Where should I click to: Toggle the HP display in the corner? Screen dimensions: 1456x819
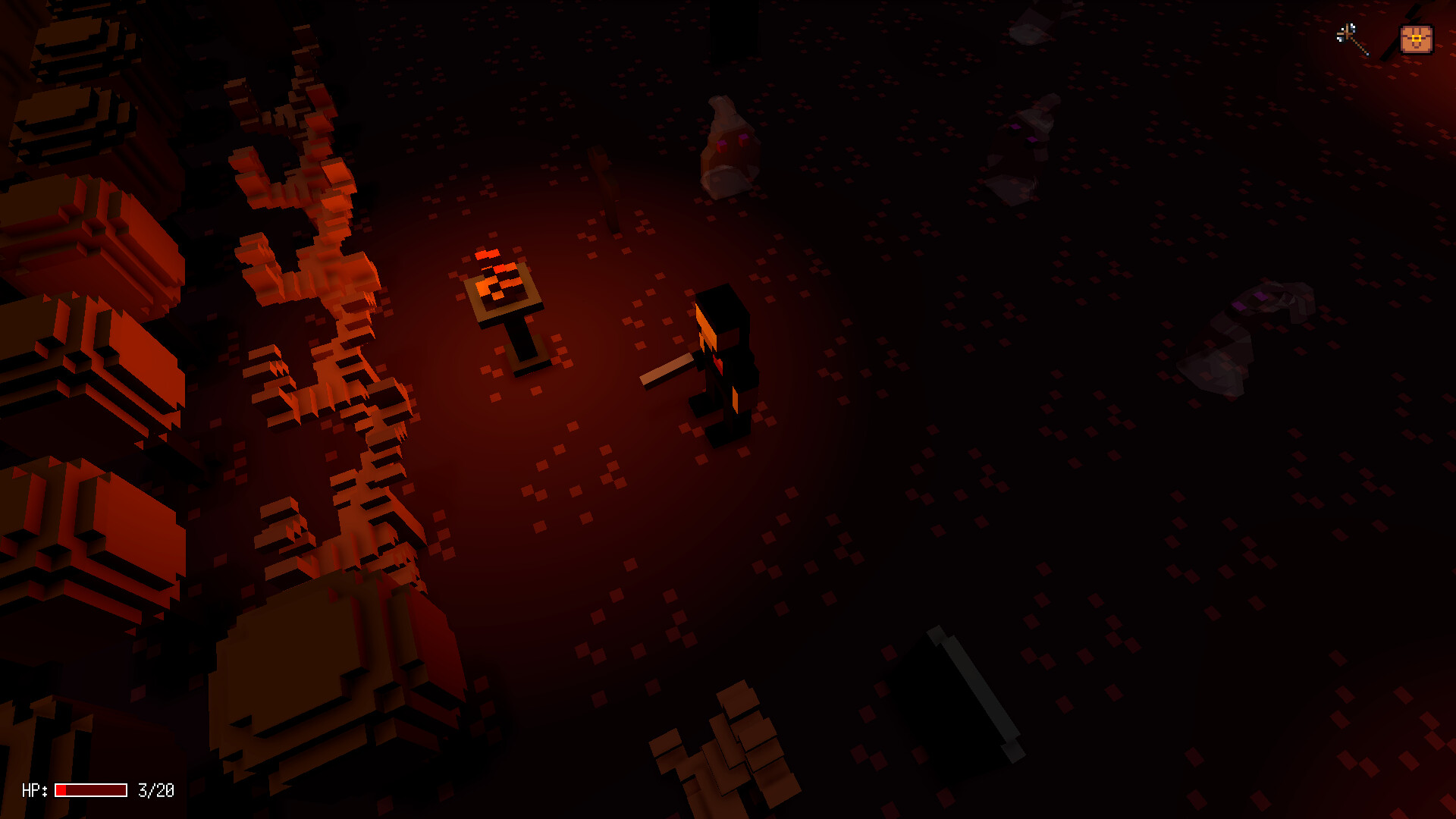[34, 791]
